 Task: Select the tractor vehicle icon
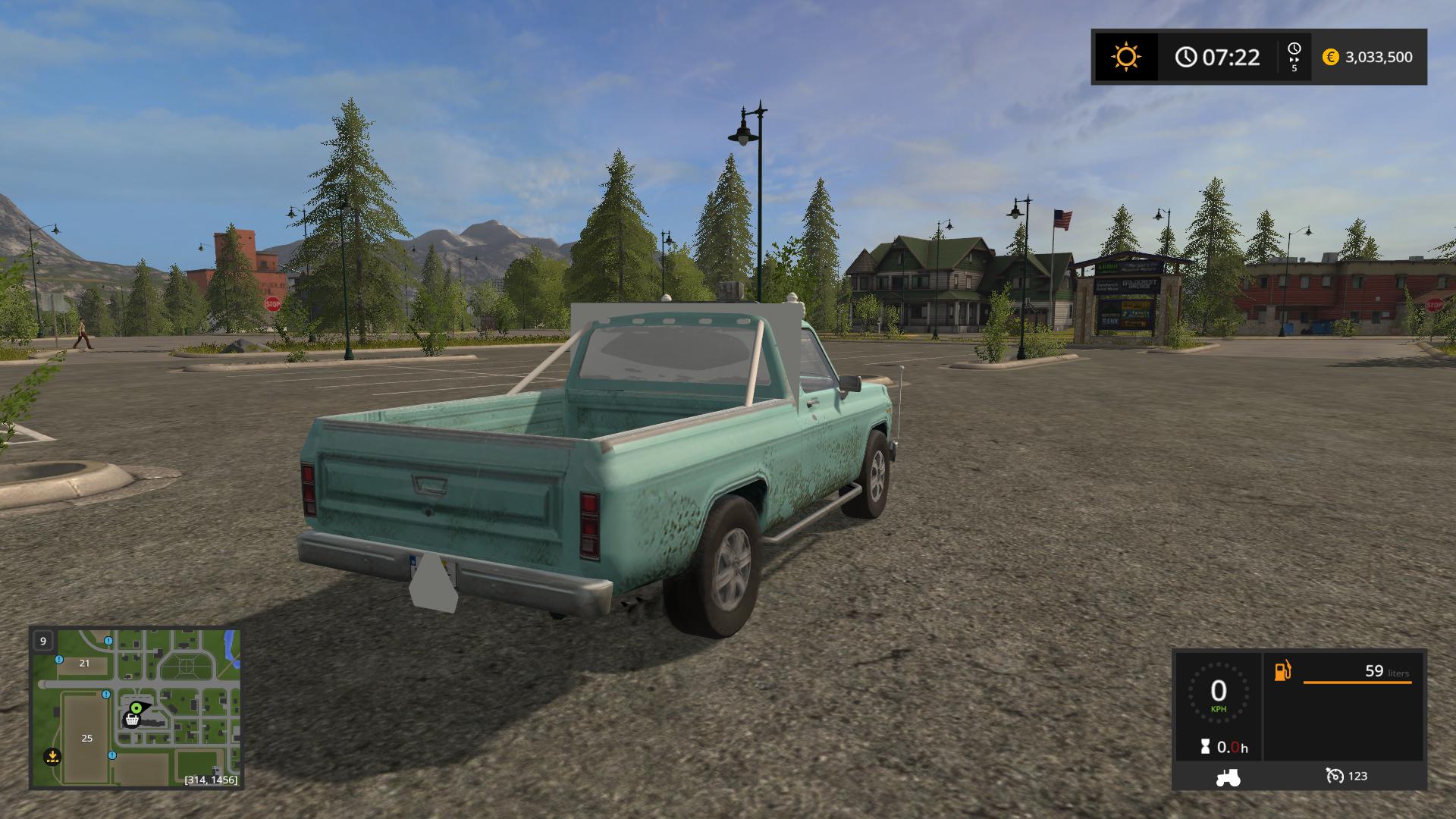pos(1228,777)
